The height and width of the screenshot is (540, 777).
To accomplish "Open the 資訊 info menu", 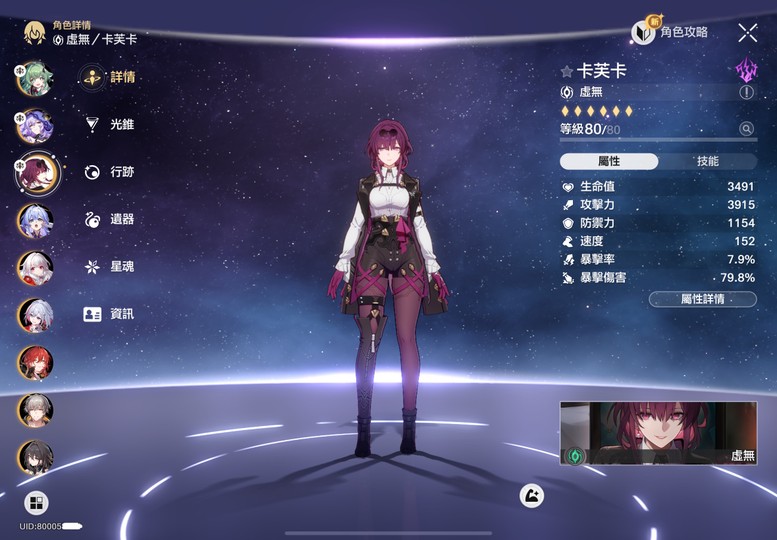I will [110, 314].
